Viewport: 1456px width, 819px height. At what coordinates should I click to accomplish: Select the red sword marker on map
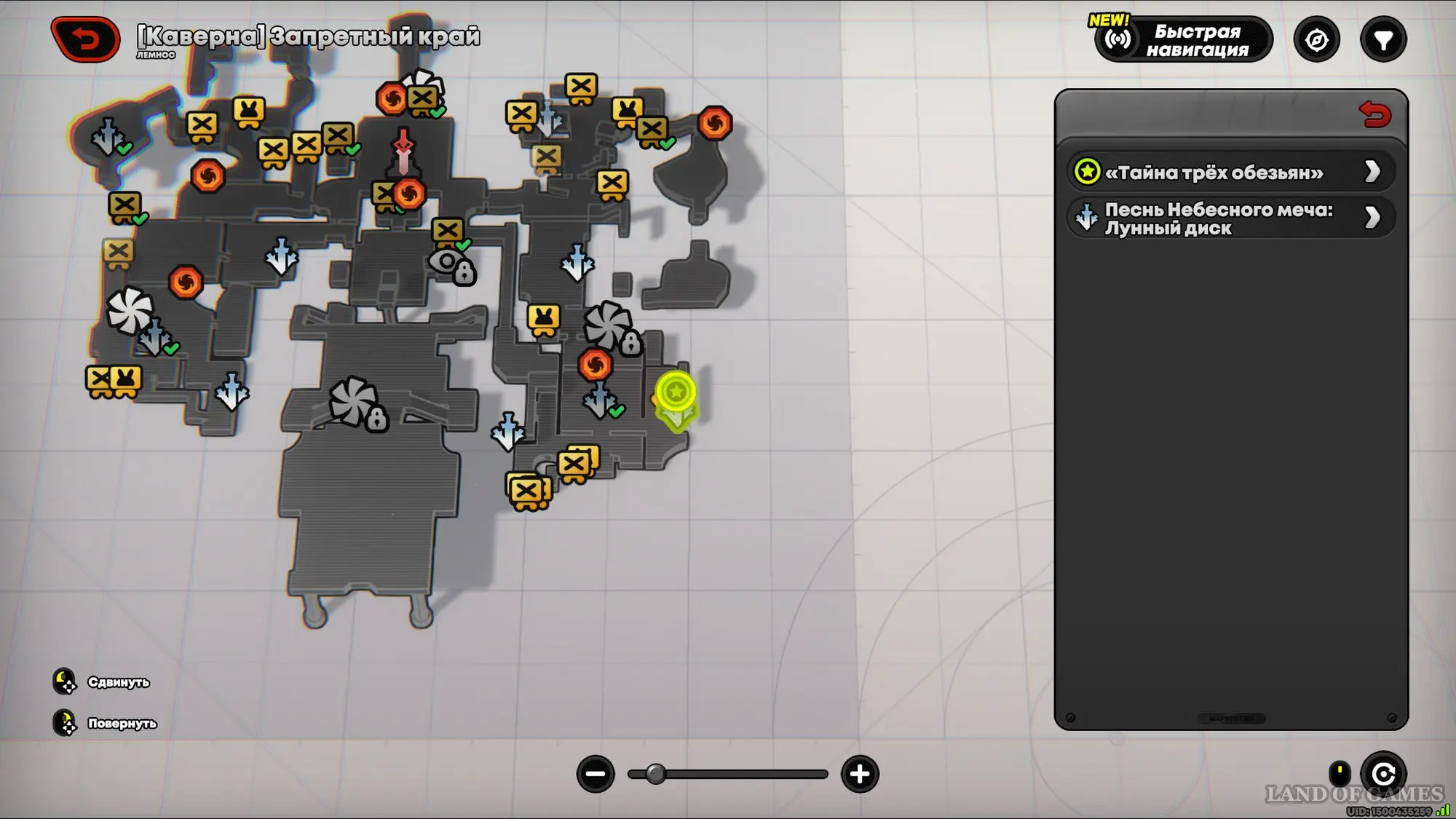tap(403, 149)
